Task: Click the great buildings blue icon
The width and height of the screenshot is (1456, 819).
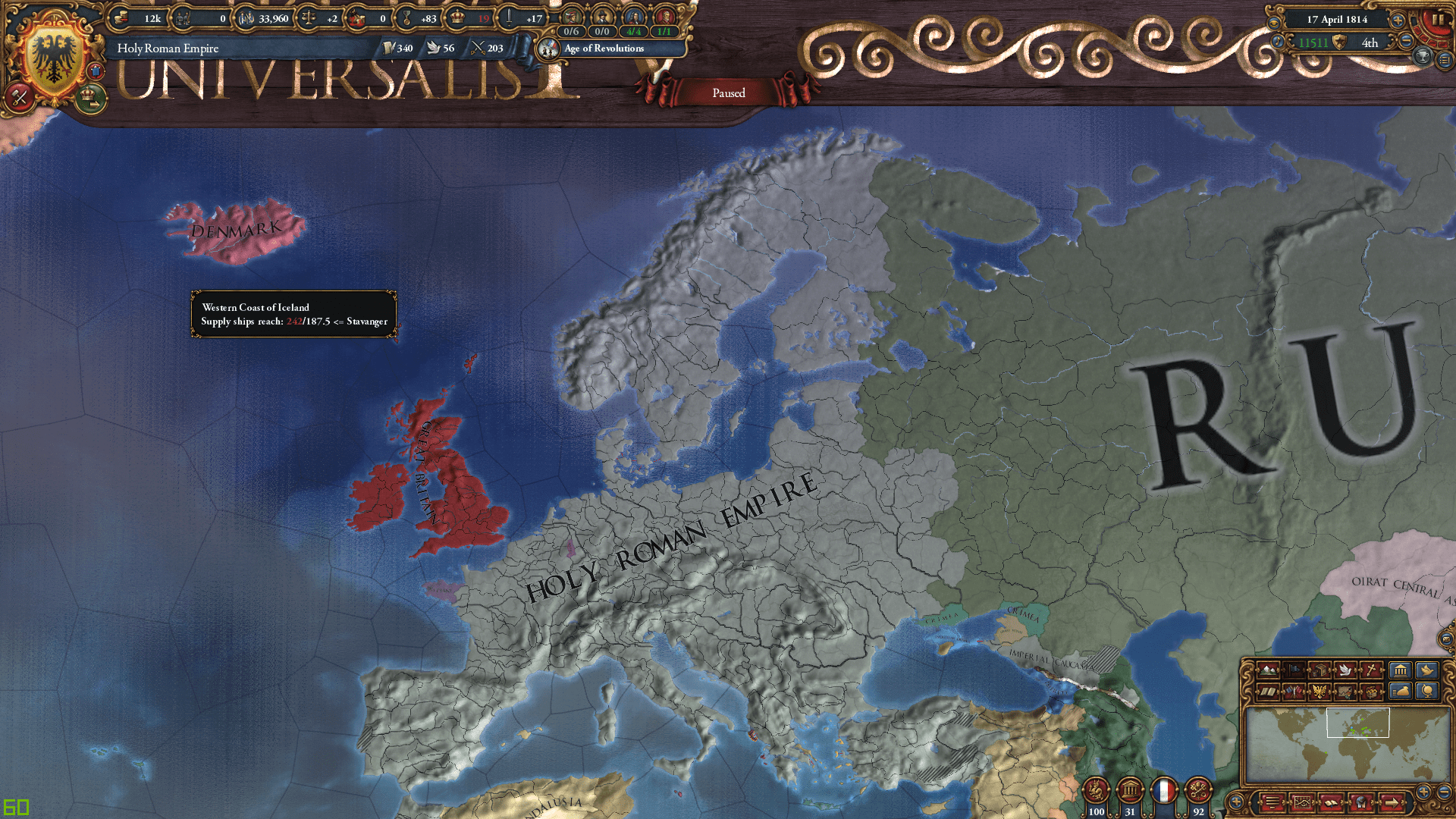Action: [1400, 670]
